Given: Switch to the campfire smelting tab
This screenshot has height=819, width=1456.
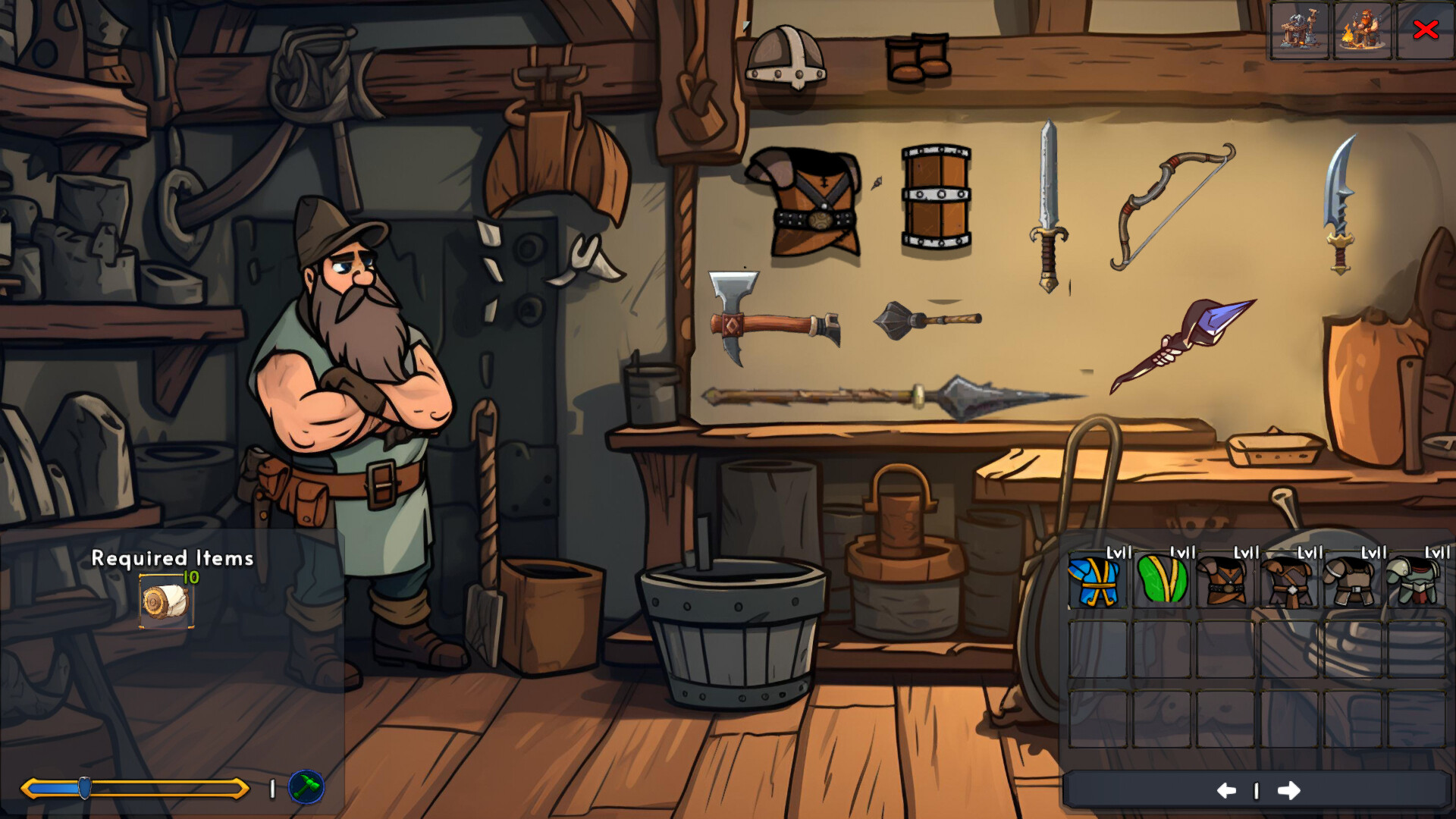Looking at the screenshot, I should [x=1362, y=31].
